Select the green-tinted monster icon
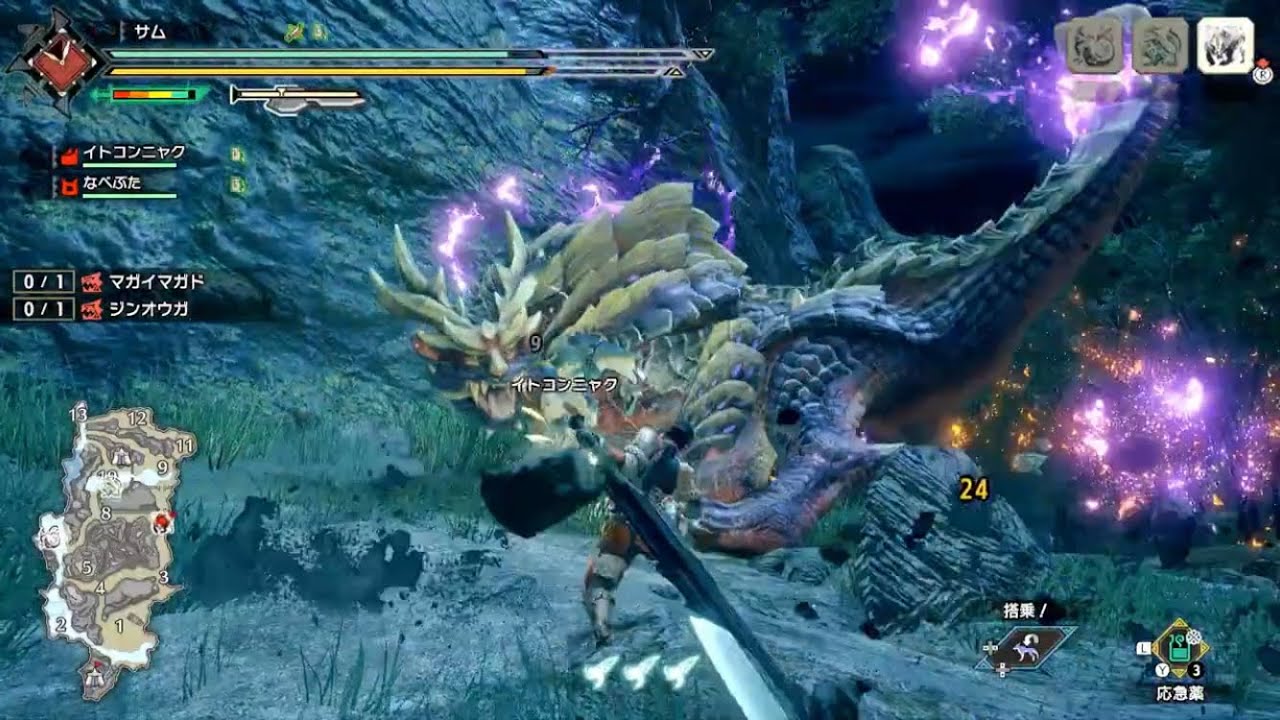 pyautogui.click(x=1159, y=46)
